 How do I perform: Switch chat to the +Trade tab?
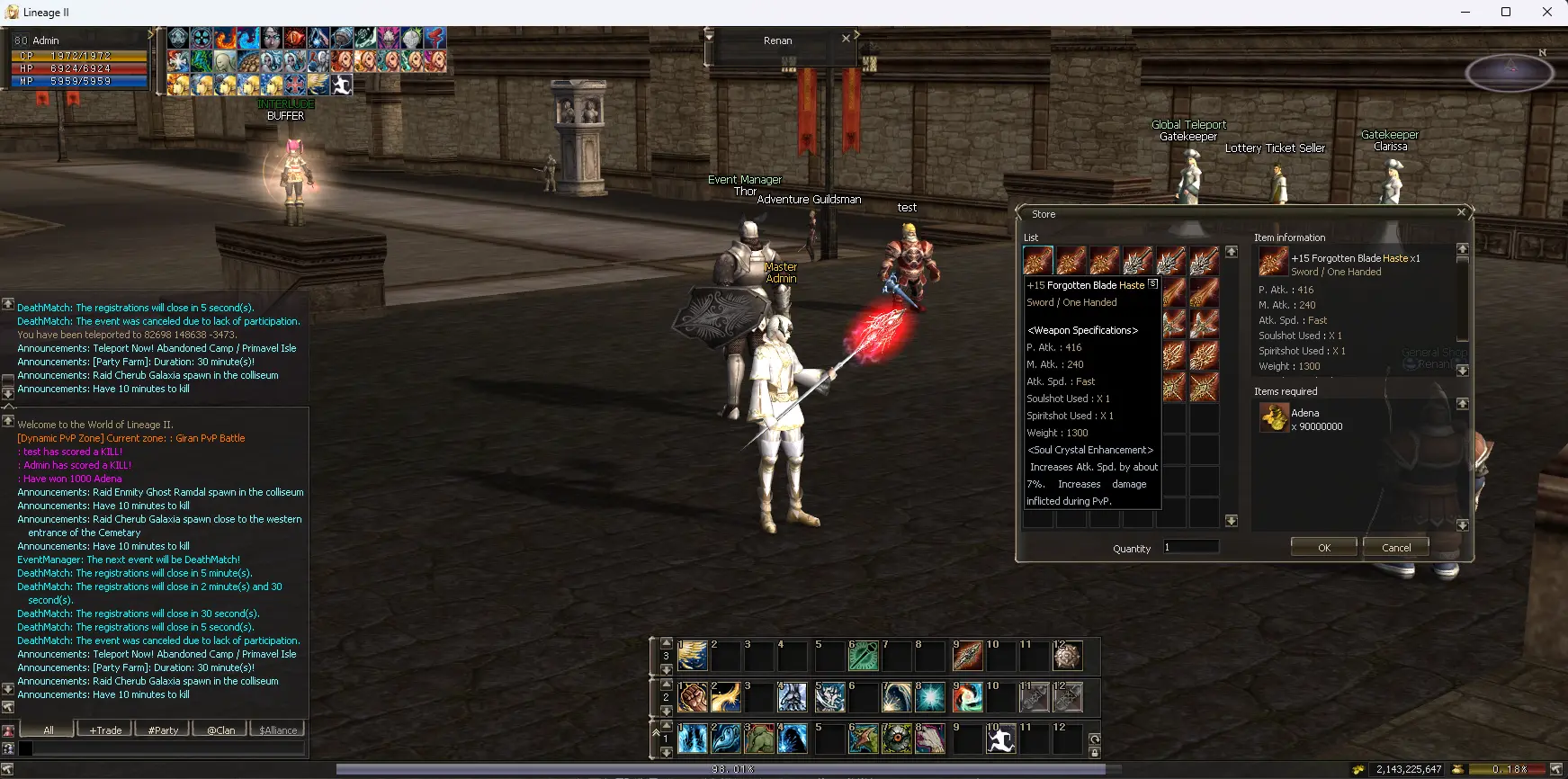click(105, 730)
